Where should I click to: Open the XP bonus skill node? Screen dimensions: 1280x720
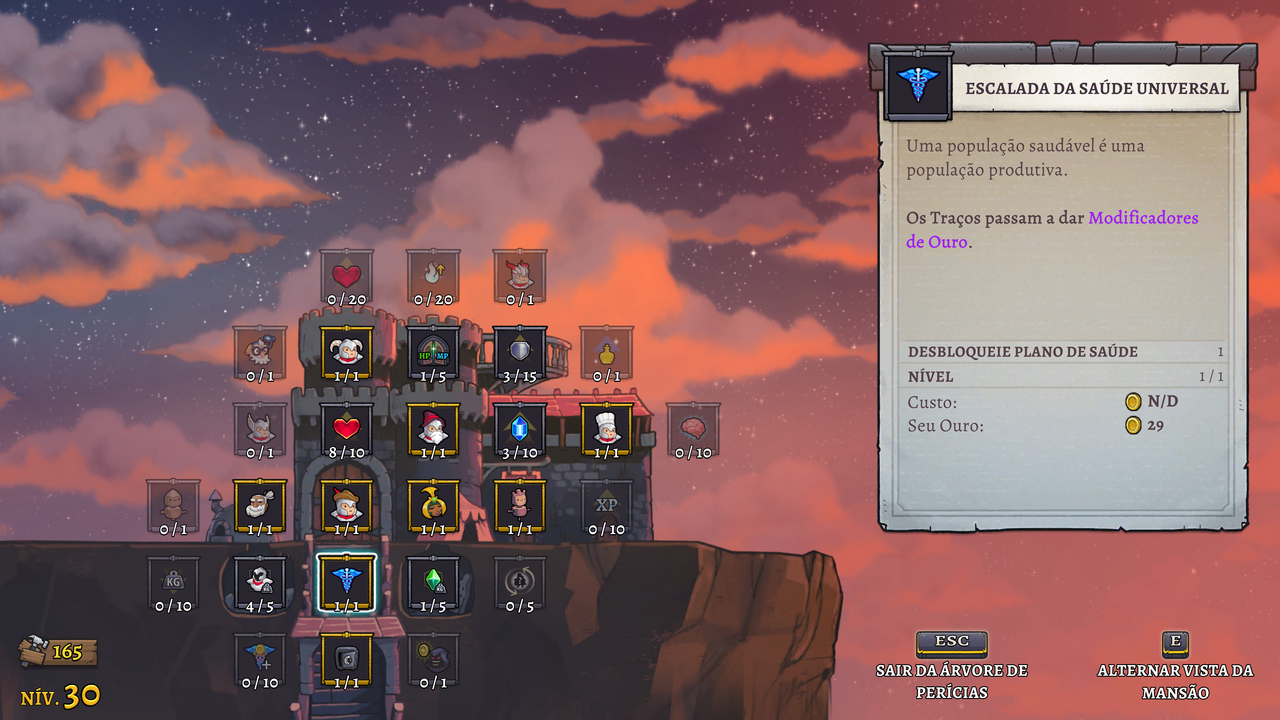tap(606, 505)
